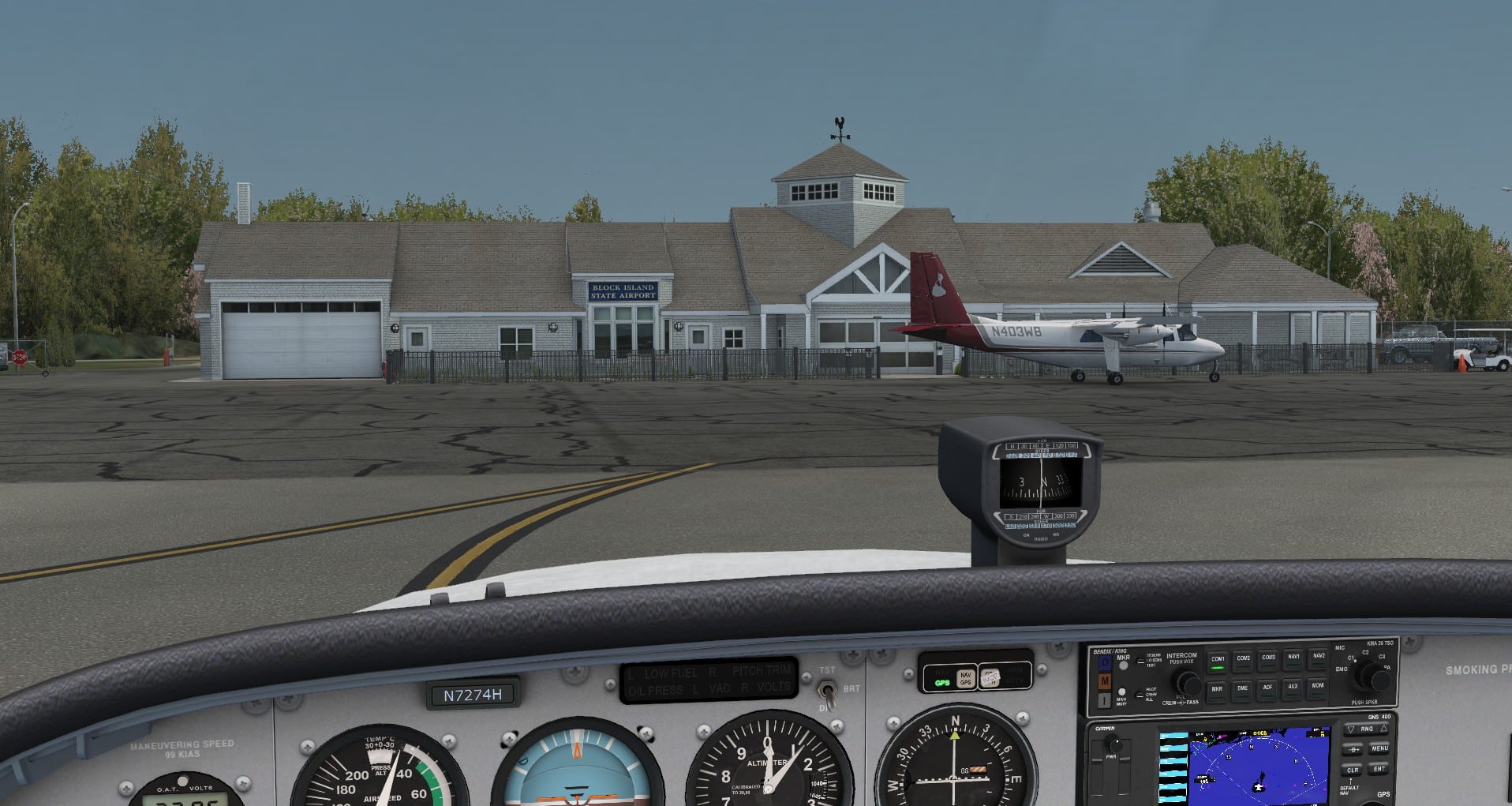Viewport: 1512px width, 806px height.
Task: Open the GPS MENU page
Action: pos(1379,748)
